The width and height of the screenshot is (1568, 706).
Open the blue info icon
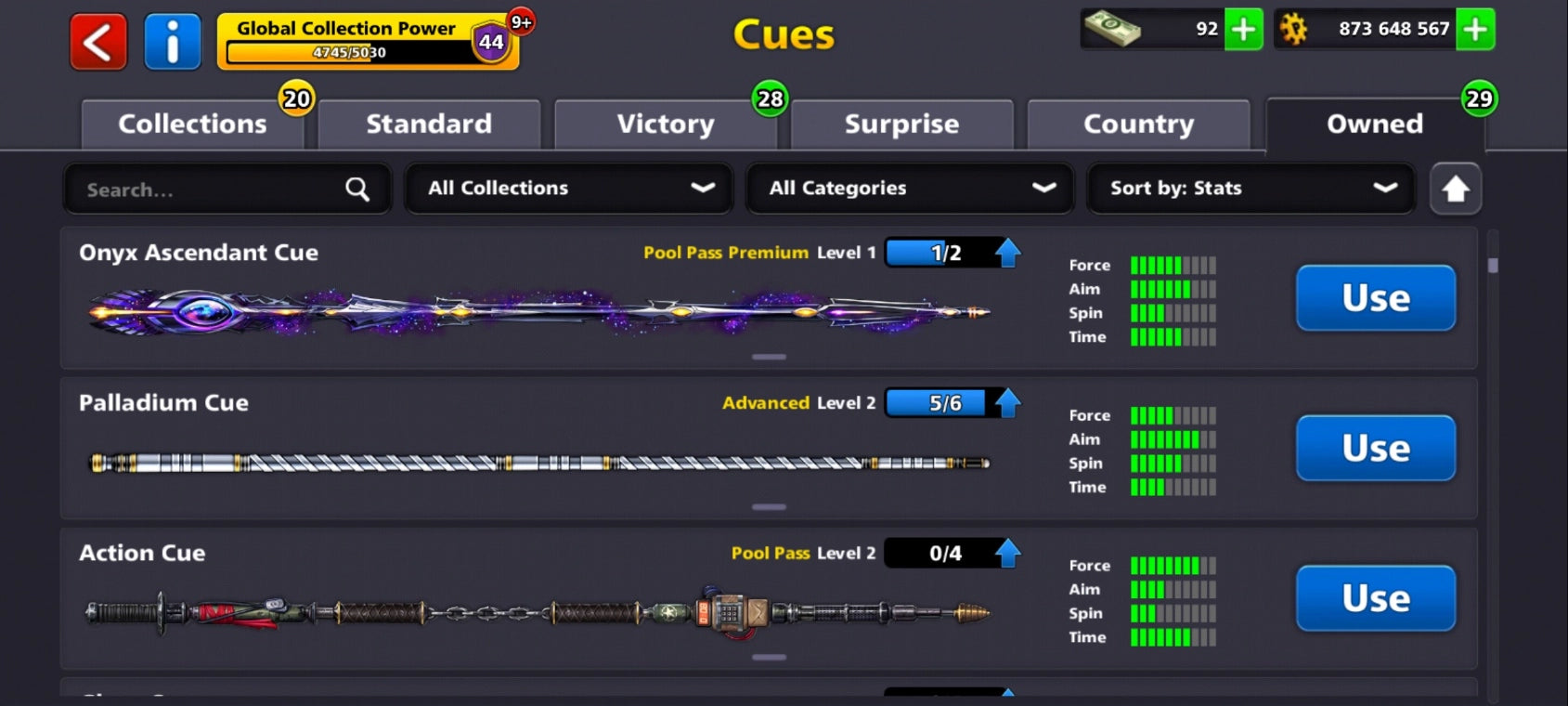[173, 41]
